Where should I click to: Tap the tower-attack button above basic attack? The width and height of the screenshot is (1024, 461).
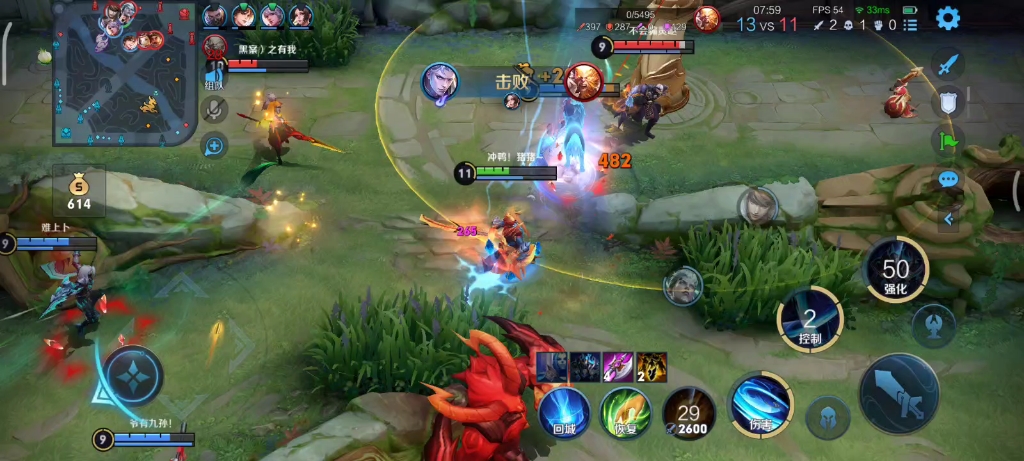[x=933, y=325]
